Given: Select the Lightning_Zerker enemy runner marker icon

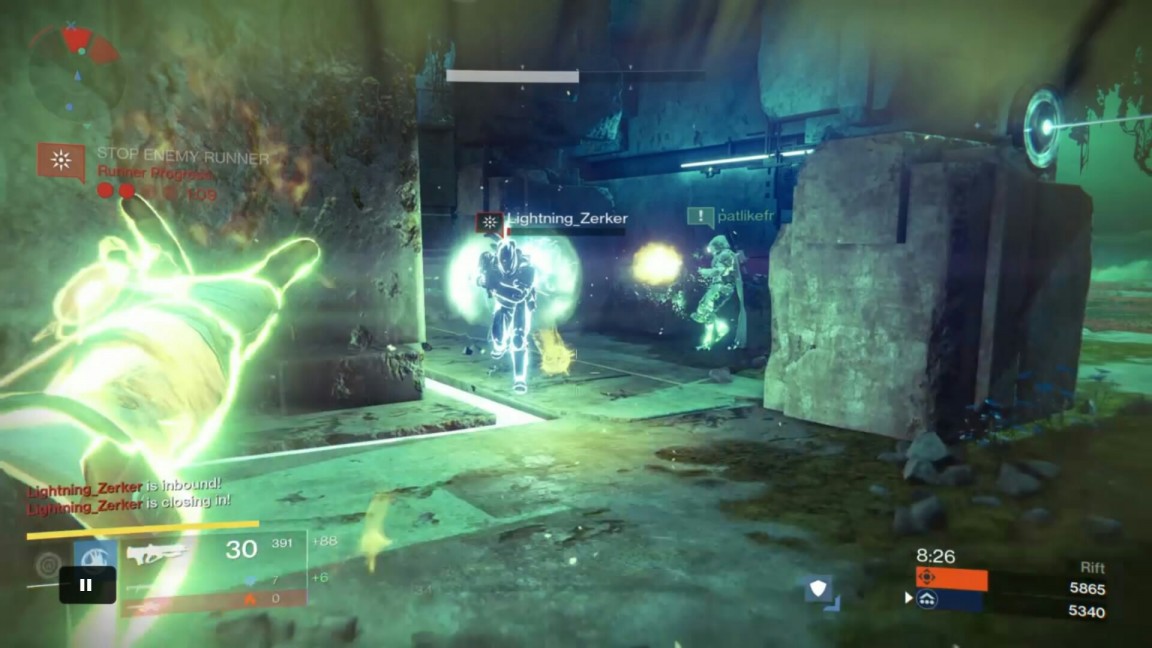Looking at the screenshot, I should (488, 222).
